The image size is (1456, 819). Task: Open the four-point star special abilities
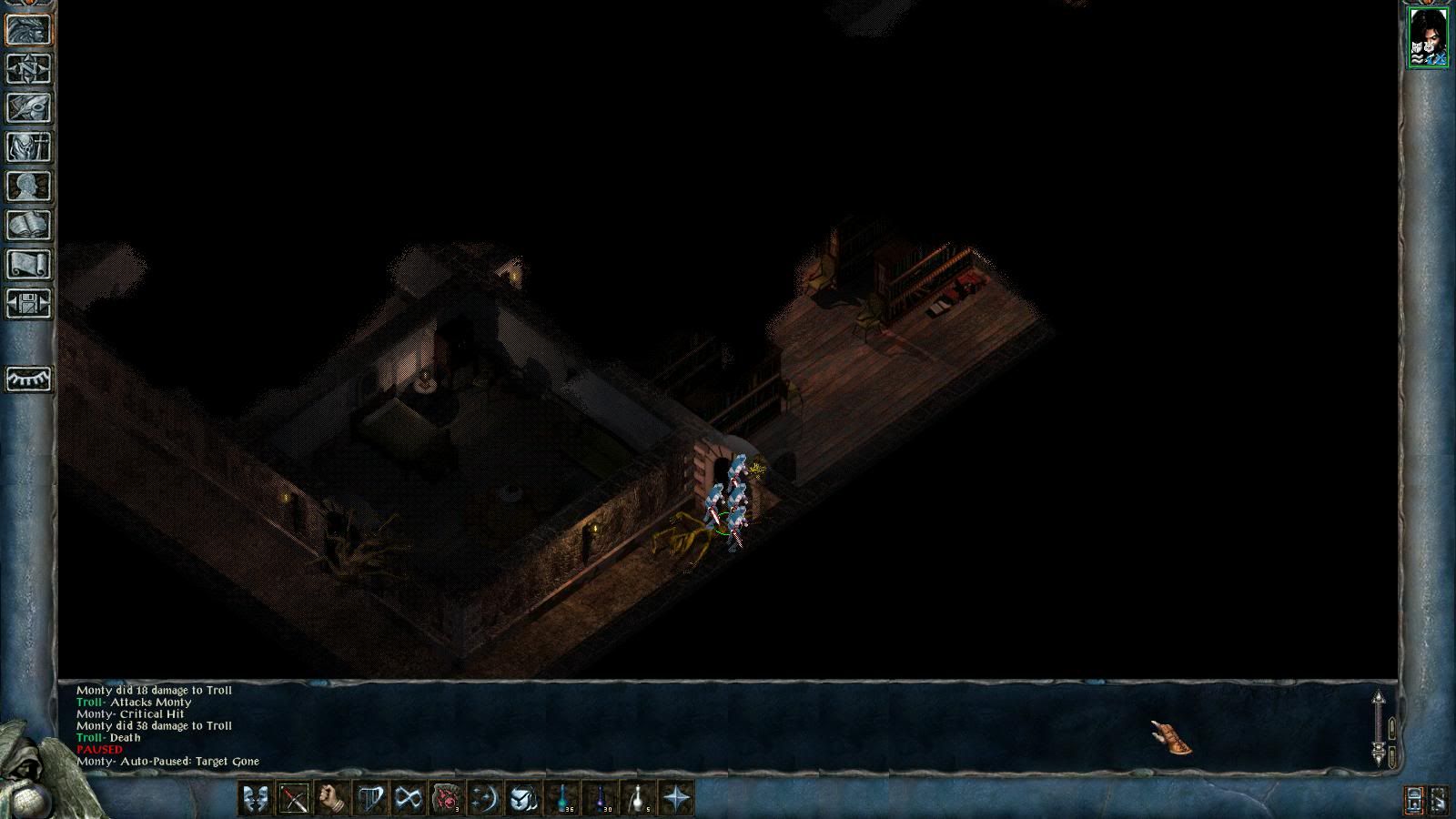tap(677, 798)
